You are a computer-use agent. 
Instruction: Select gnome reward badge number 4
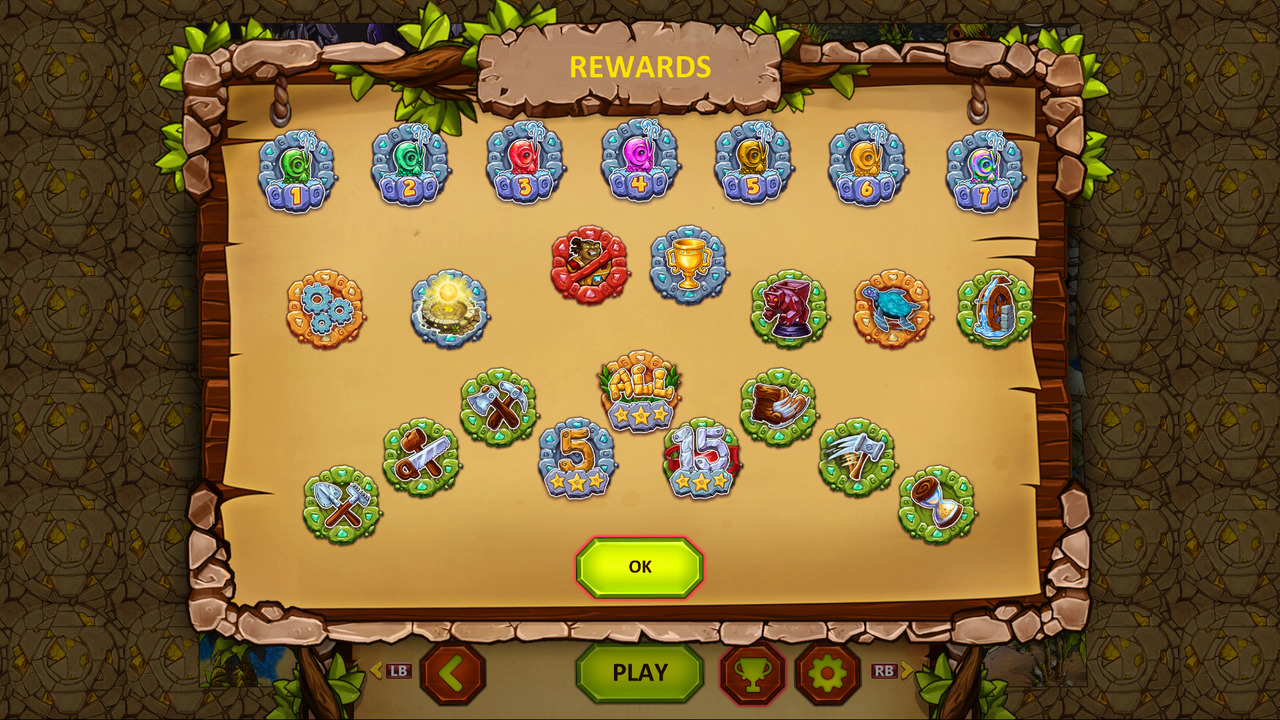[x=637, y=167]
